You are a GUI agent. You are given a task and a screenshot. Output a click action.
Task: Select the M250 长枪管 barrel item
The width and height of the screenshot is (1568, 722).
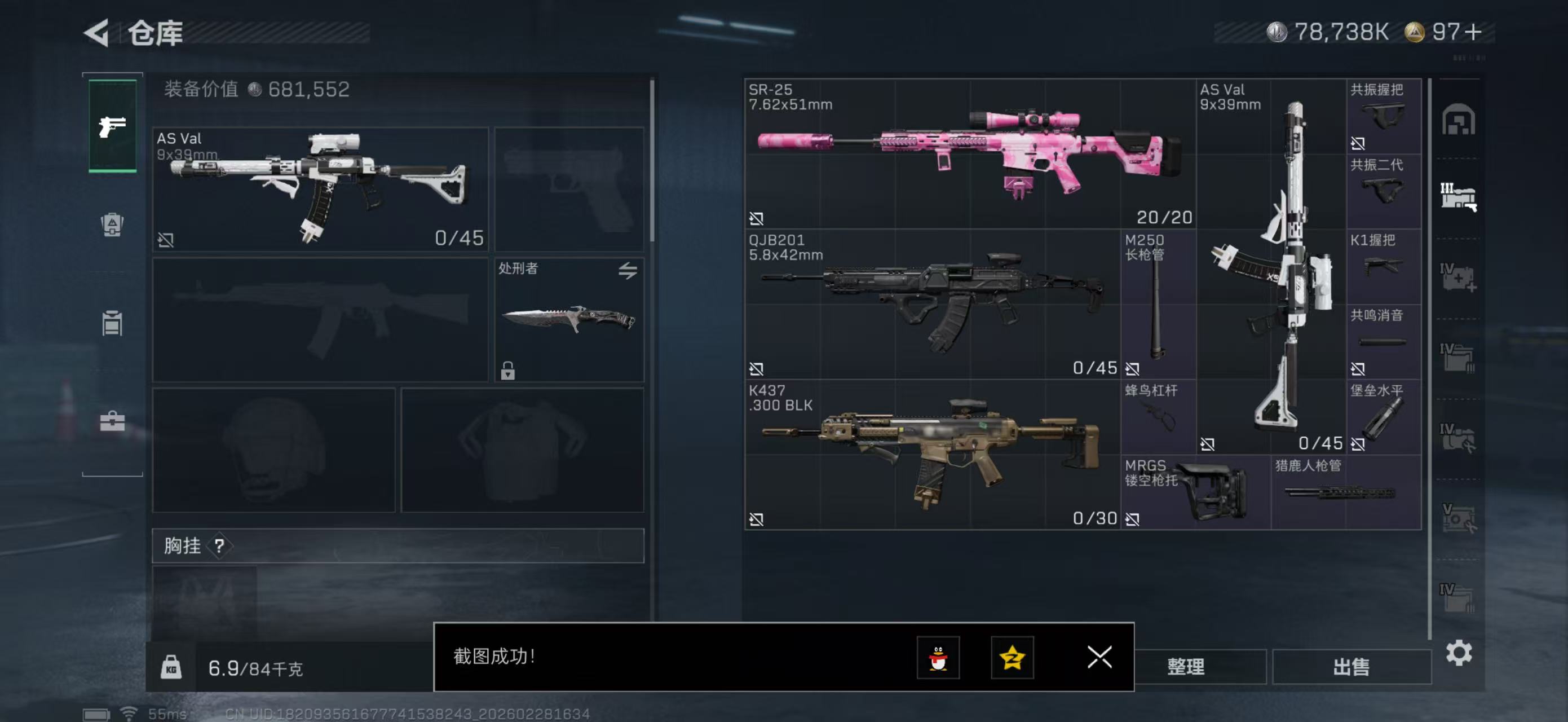1158,303
